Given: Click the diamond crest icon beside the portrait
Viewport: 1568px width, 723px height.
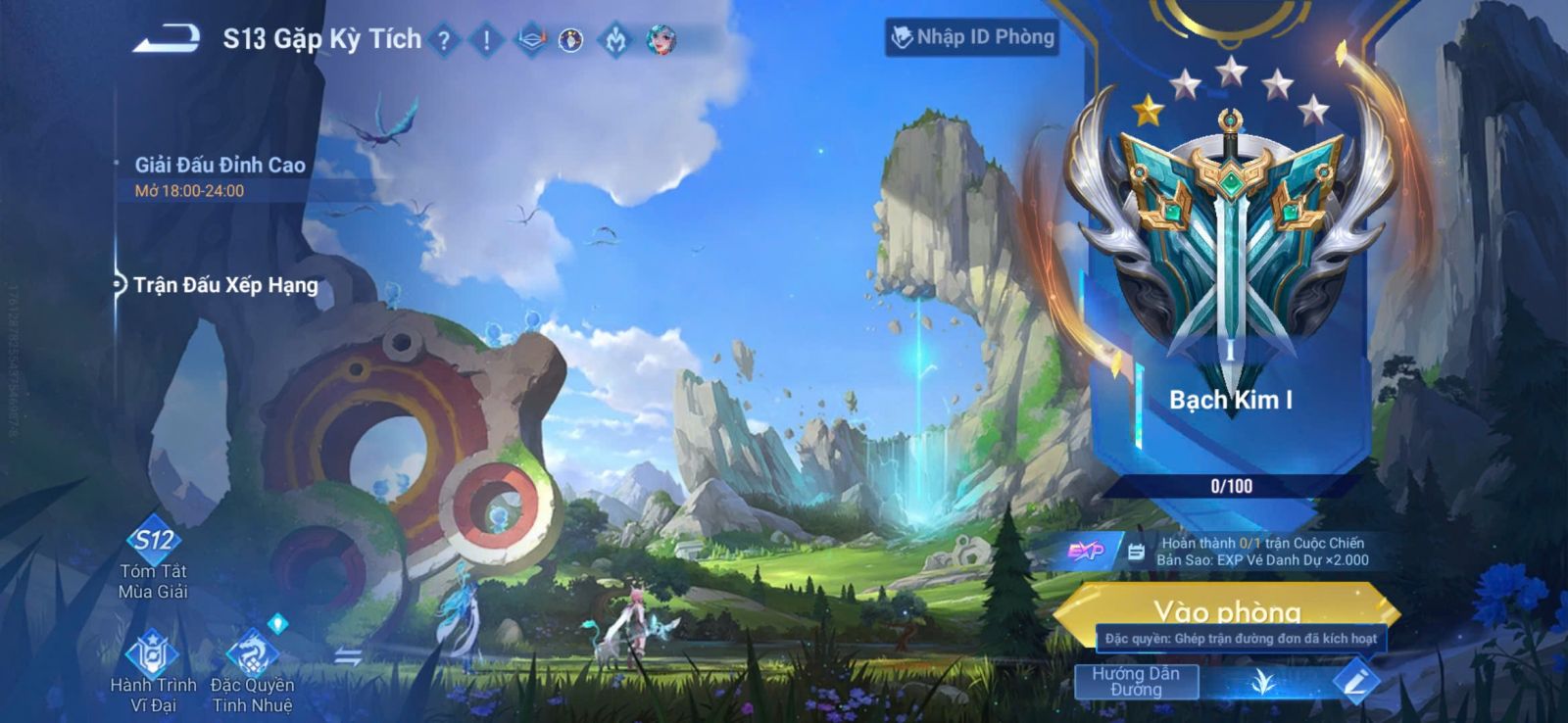Looking at the screenshot, I should (615, 40).
